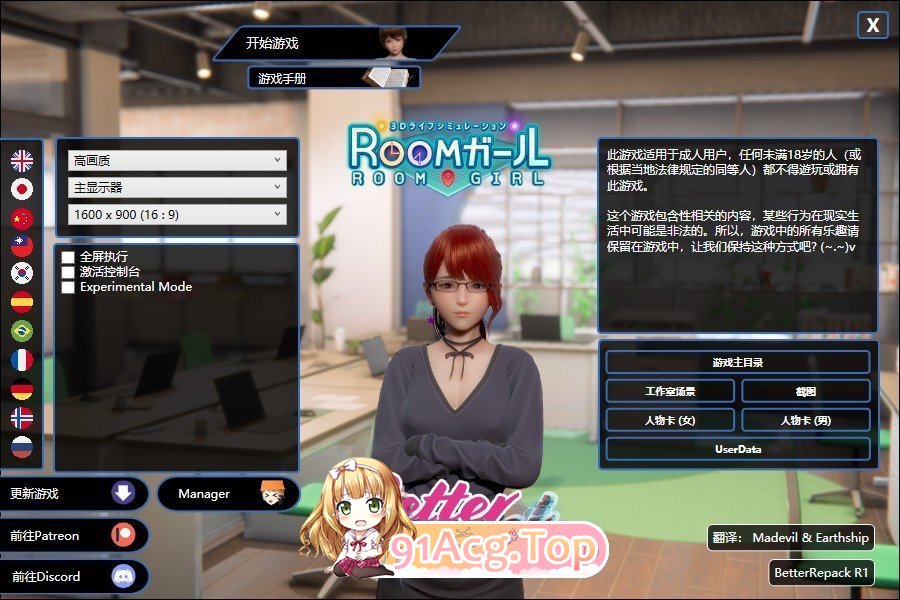
Task: Open the 游戏手册 game manual
Action: click(x=332, y=77)
